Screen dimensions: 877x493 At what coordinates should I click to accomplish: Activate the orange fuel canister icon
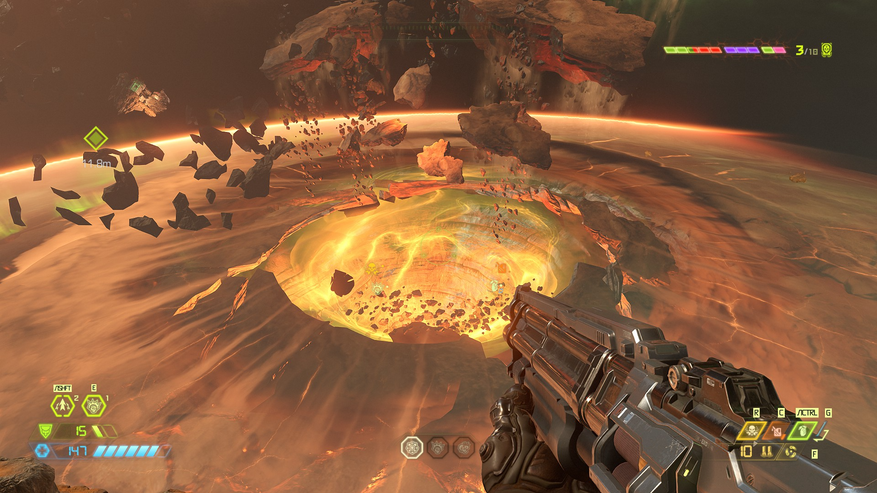point(776,430)
